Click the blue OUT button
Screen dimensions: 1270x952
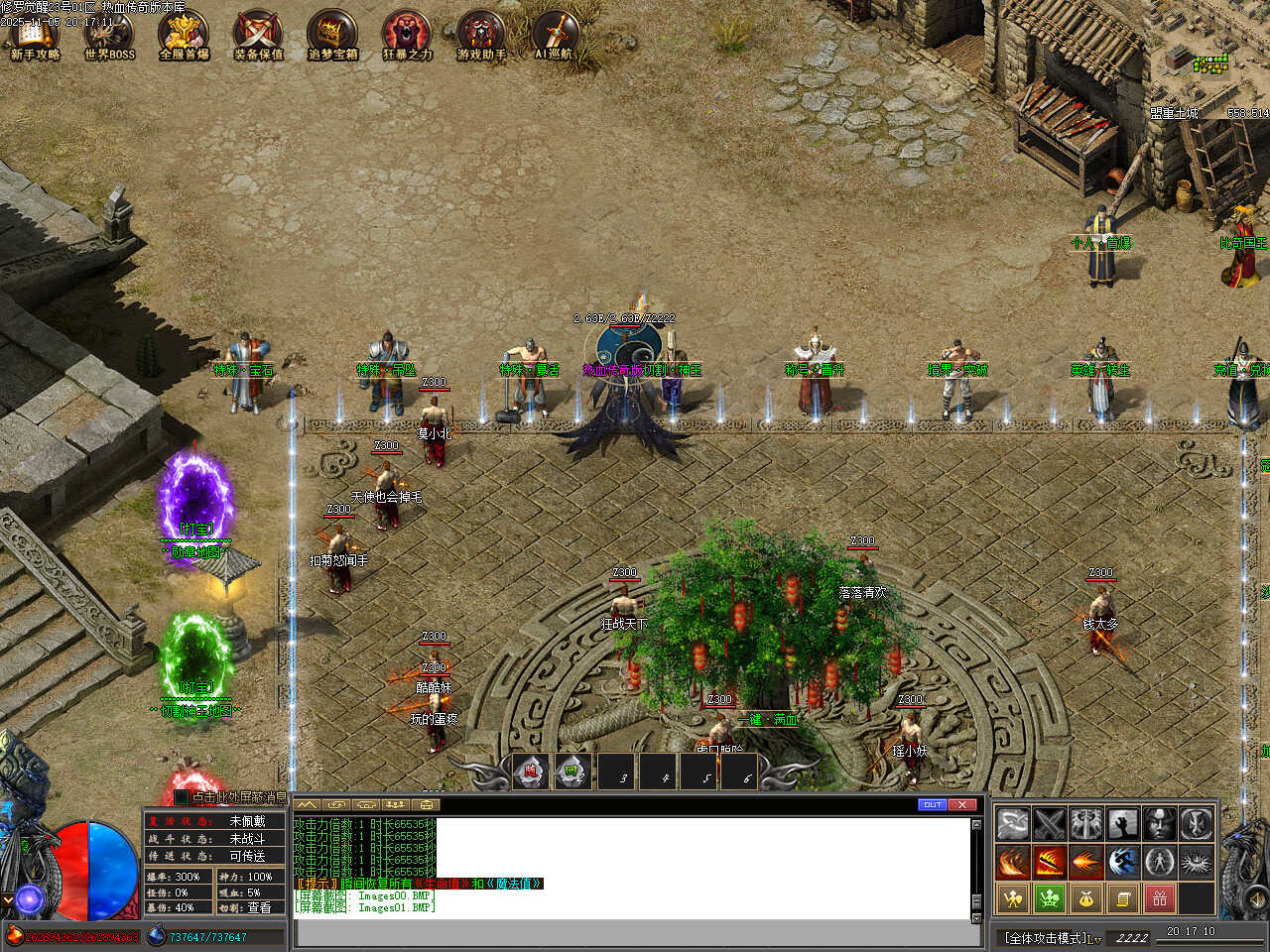point(933,804)
